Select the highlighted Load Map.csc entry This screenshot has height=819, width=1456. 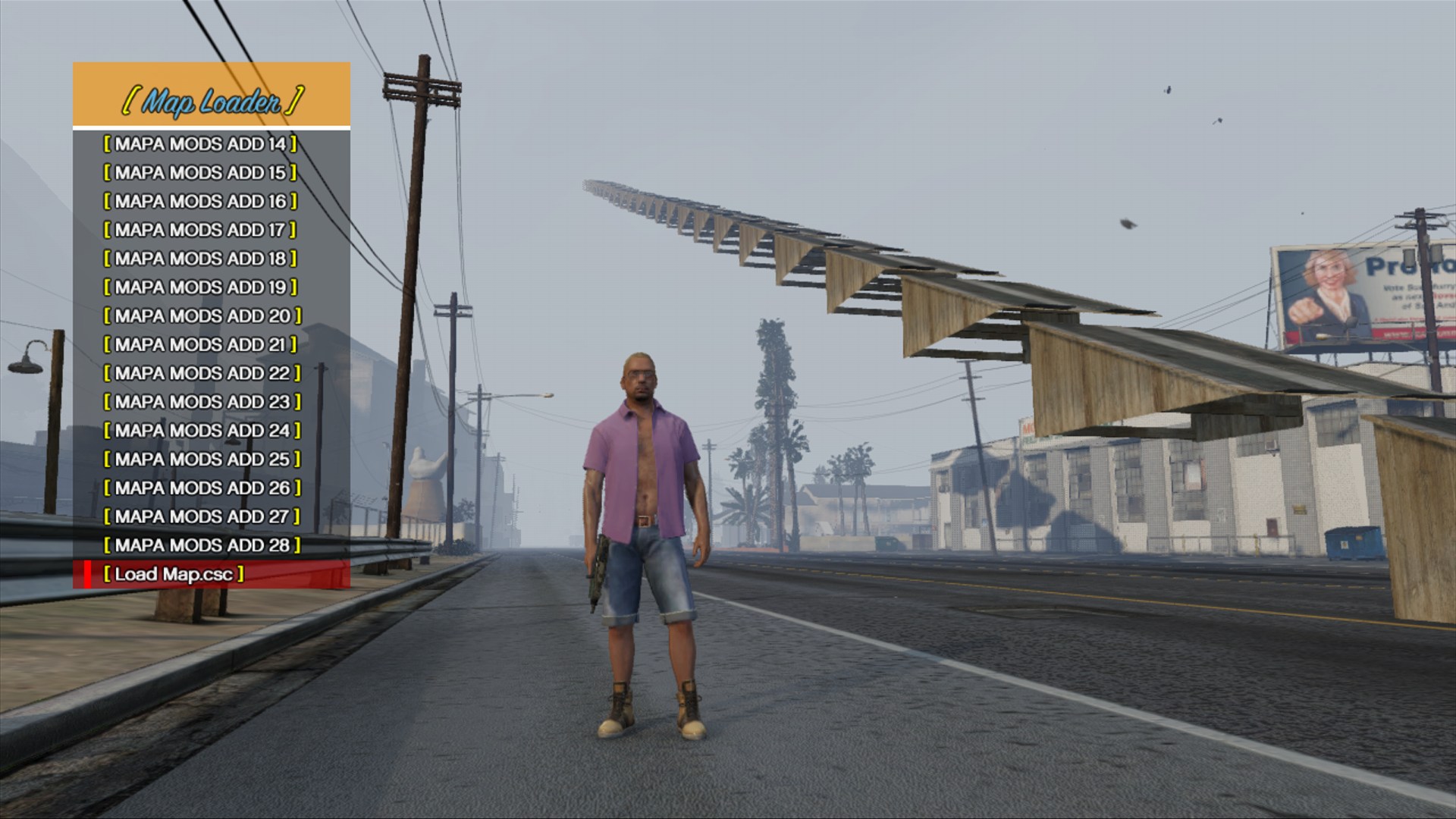pyautogui.click(x=174, y=574)
